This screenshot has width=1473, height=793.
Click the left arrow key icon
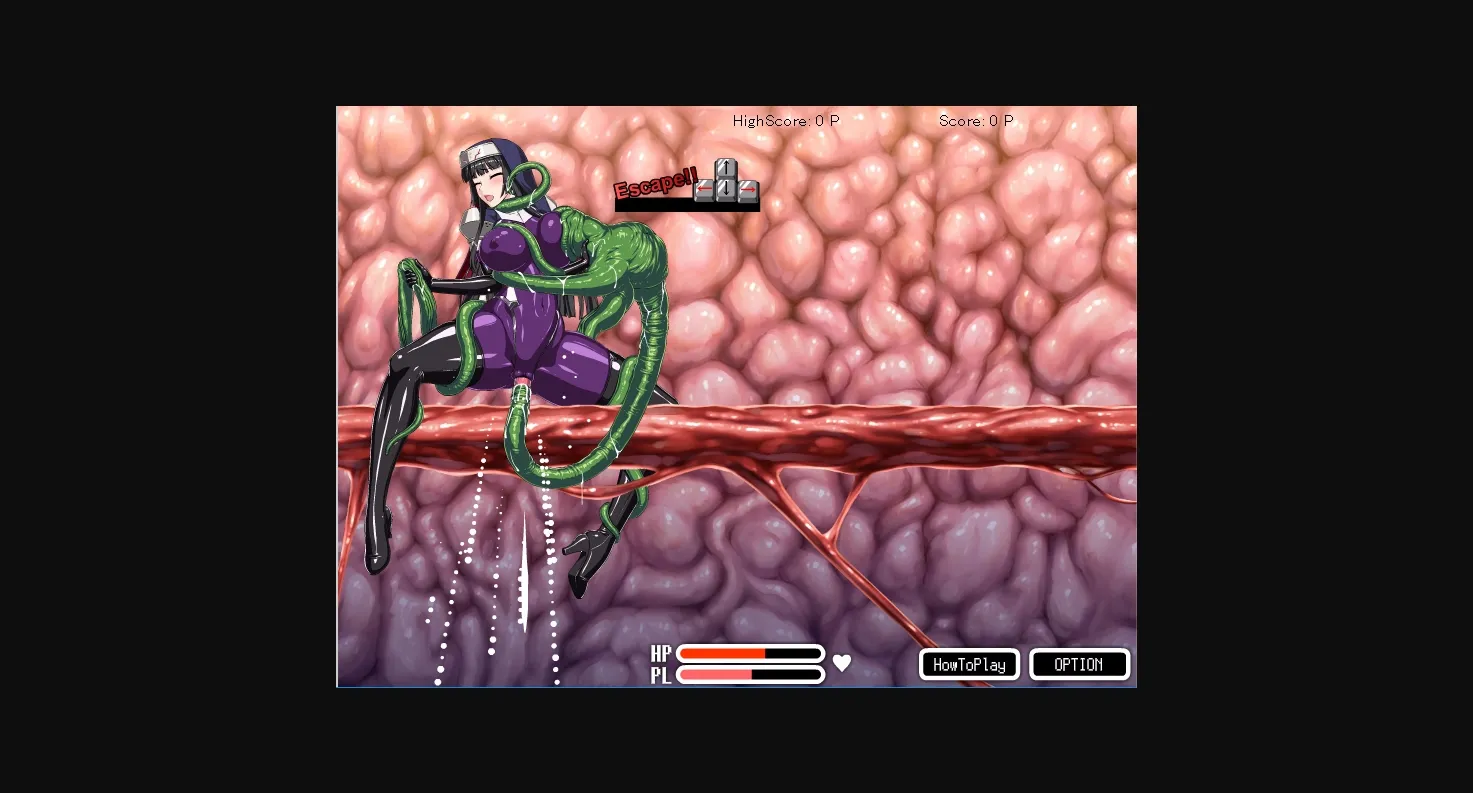point(705,188)
